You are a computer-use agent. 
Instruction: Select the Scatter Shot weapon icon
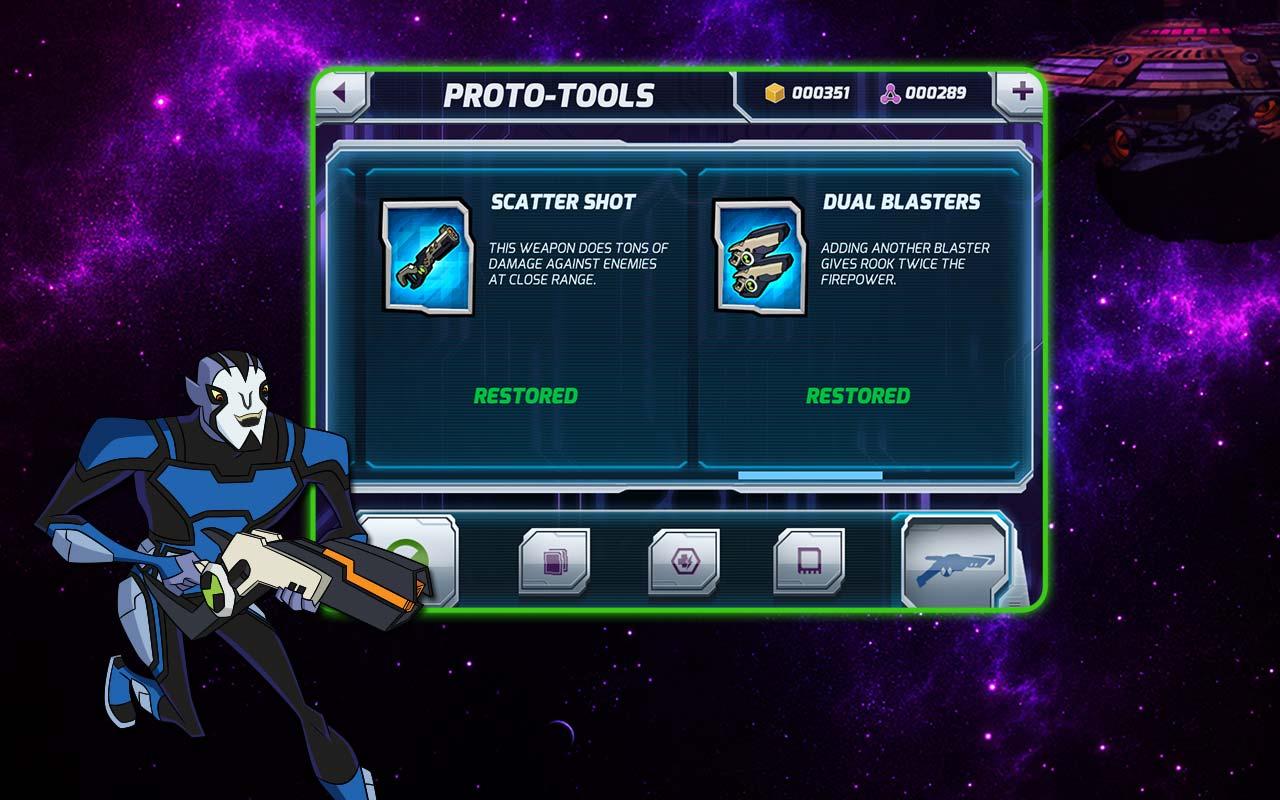tap(427, 257)
